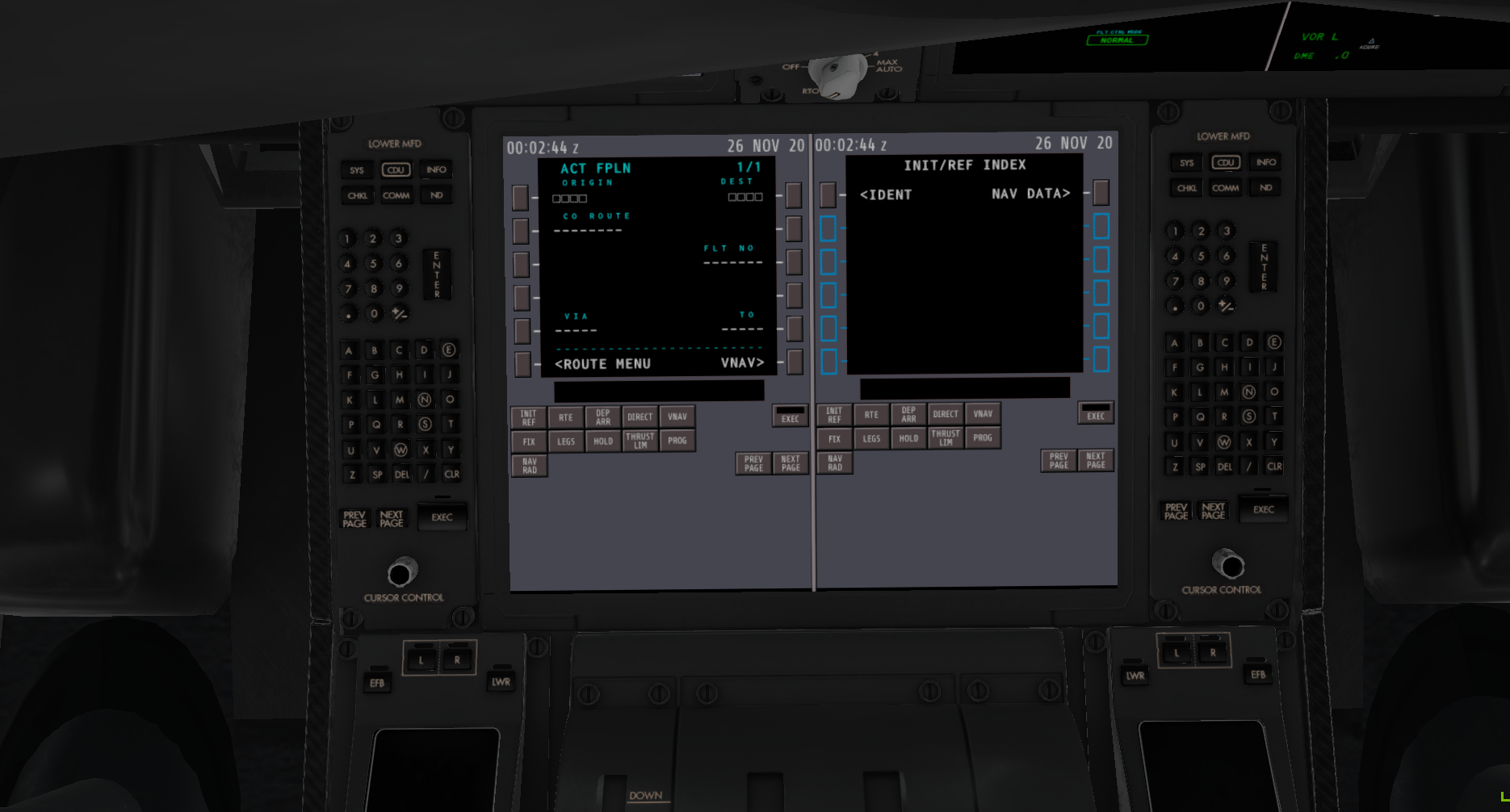The height and width of the screenshot is (812, 1510).
Task: Open the FIX page on left CDU
Action: [529, 441]
